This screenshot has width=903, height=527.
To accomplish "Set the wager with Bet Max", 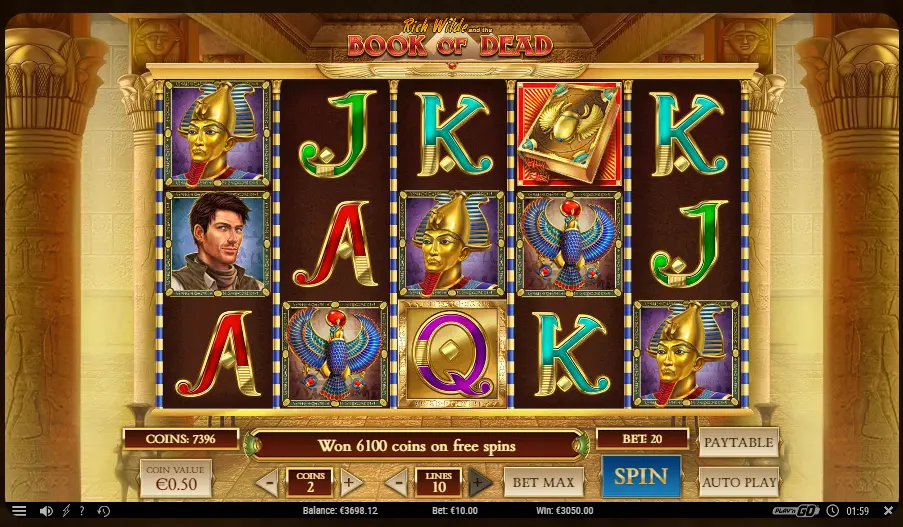I will (543, 482).
